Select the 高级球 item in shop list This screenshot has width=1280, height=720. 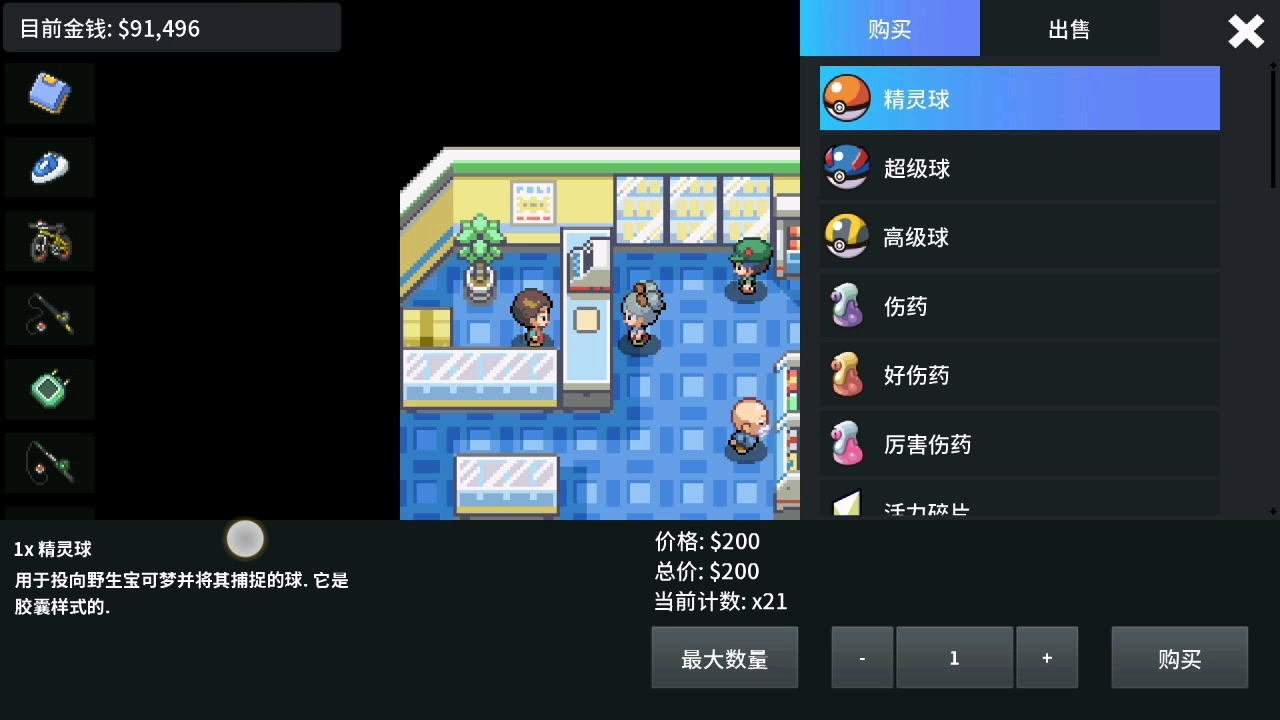[x=1019, y=236]
